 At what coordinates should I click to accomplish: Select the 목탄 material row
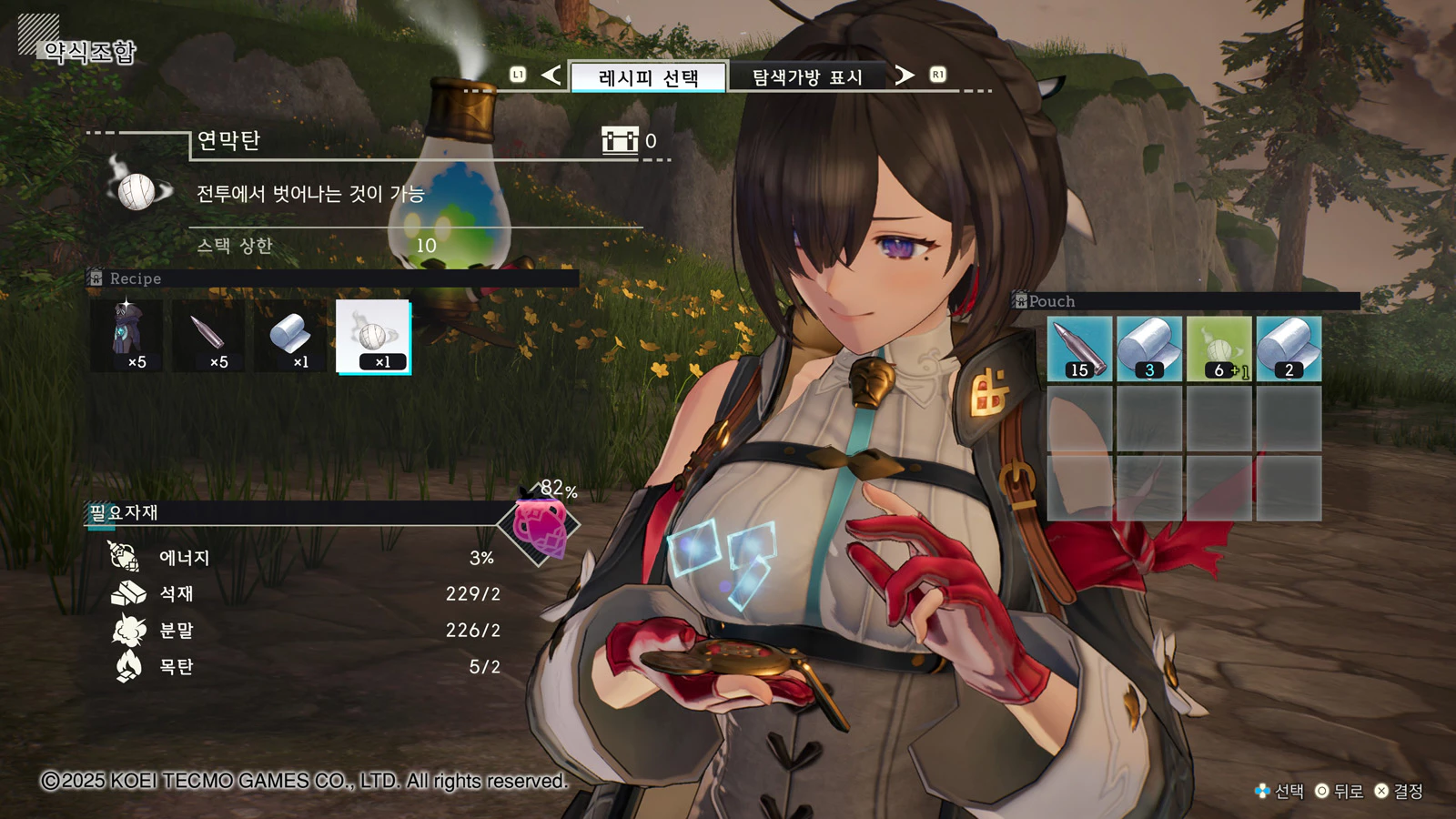pos(305,666)
